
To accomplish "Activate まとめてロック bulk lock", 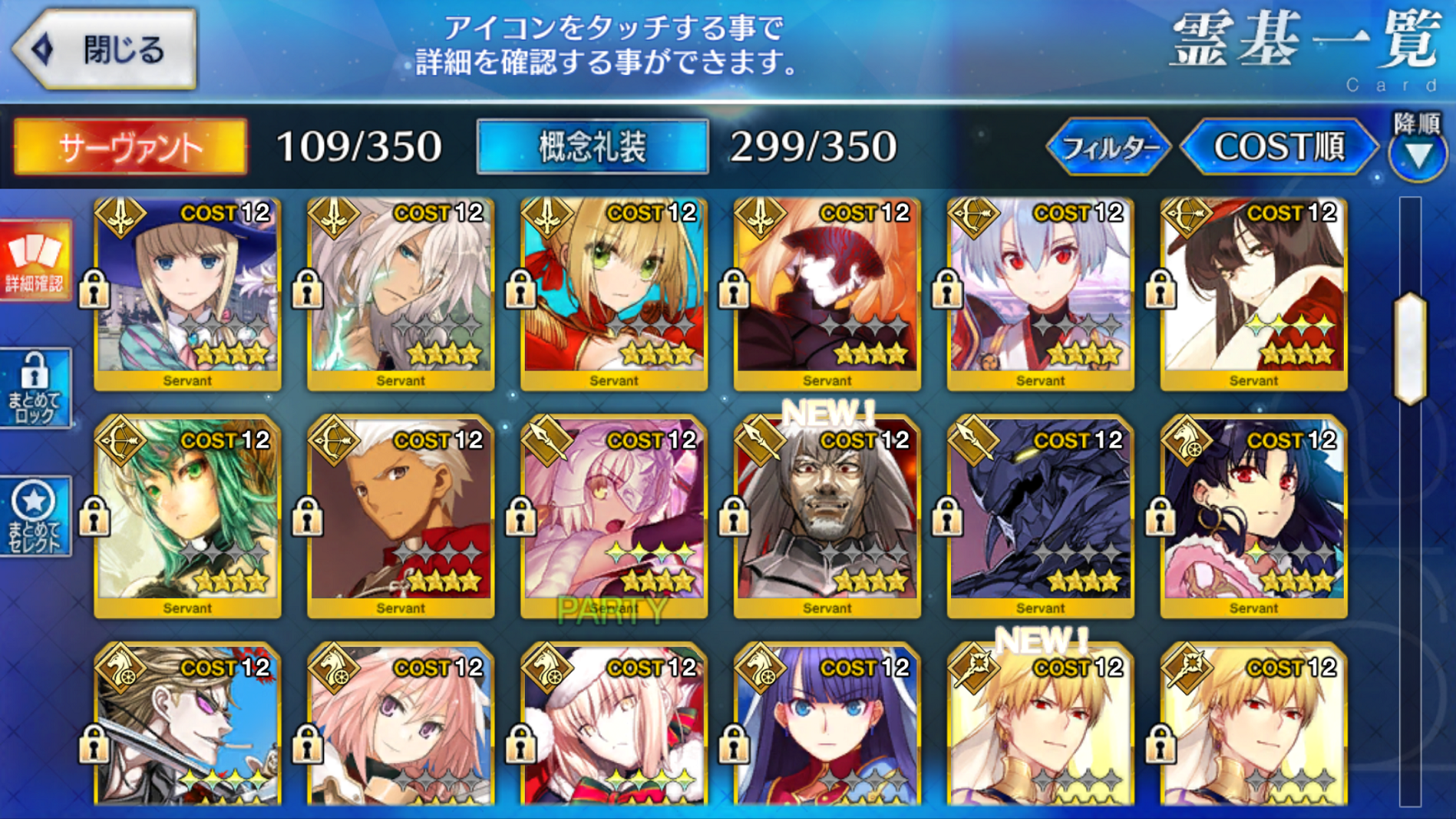I will (35, 387).
